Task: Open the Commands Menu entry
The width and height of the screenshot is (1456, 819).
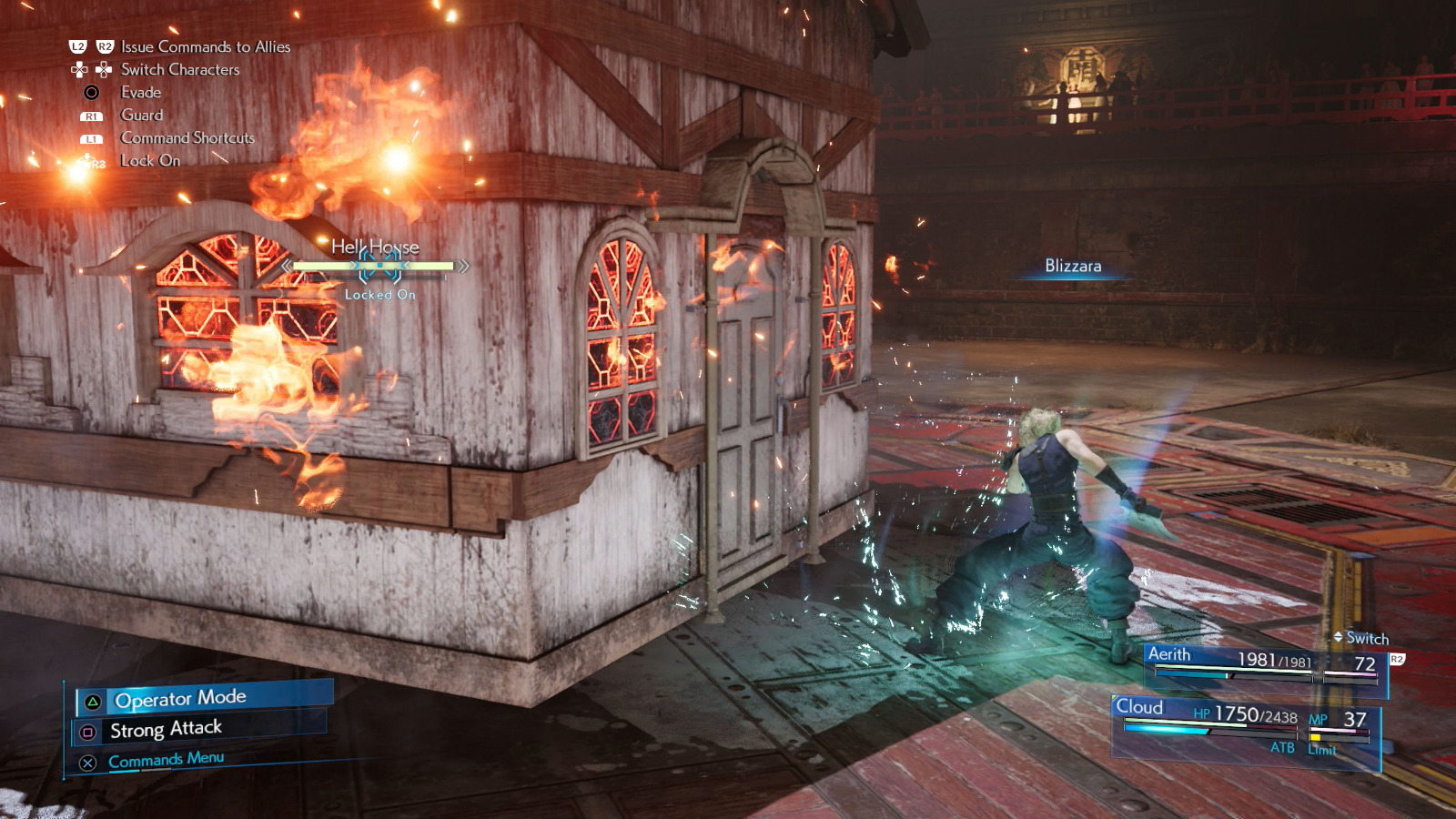Action: pyautogui.click(x=166, y=761)
